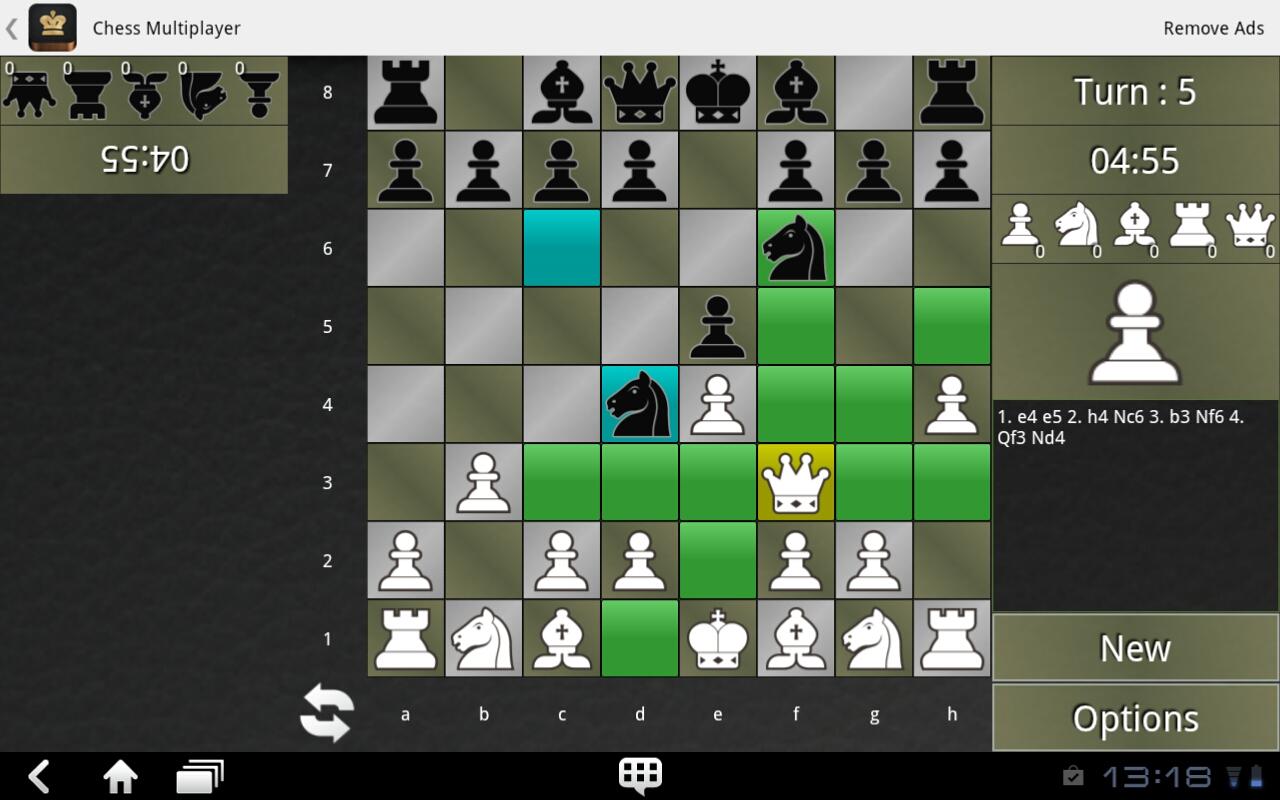Tap the white player's 04:55 clock
The width and height of the screenshot is (1280, 800).
pos(1135,158)
